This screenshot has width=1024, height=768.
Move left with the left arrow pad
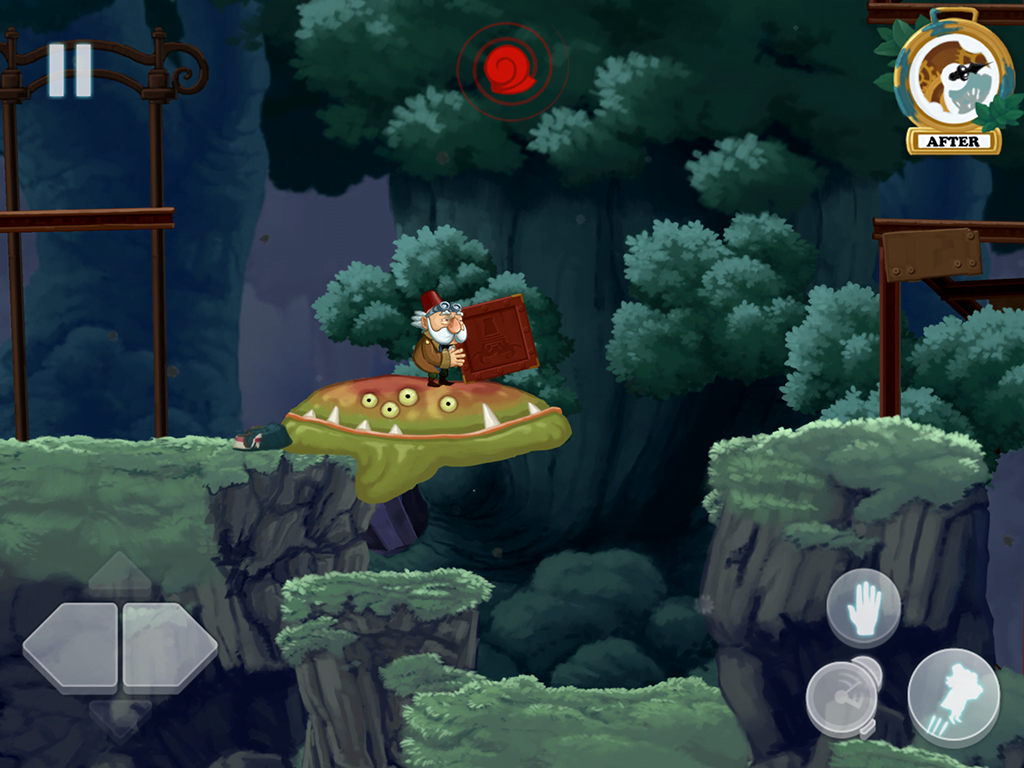coord(72,647)
